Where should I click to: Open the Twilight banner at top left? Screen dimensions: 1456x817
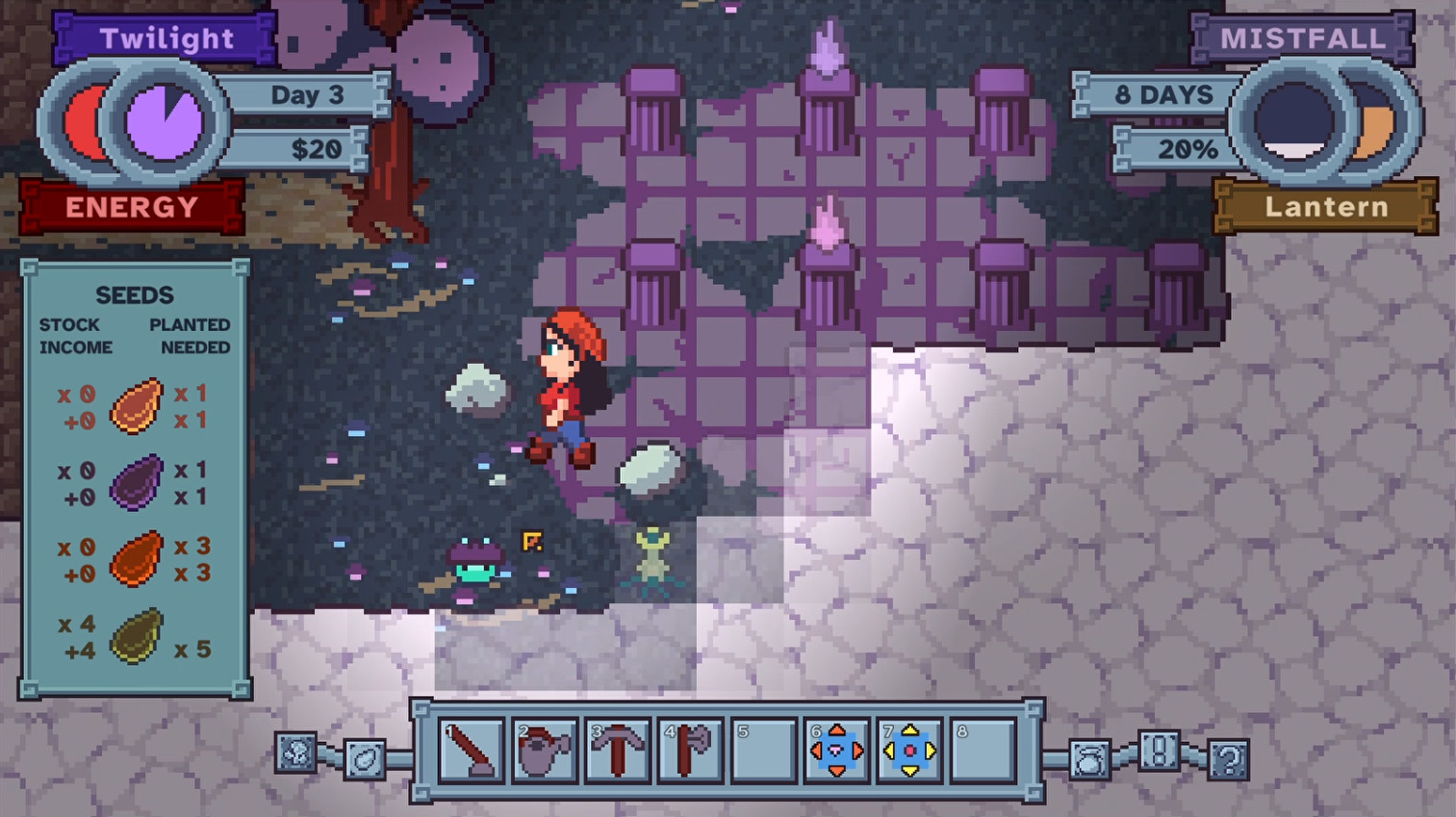point(166,38)
